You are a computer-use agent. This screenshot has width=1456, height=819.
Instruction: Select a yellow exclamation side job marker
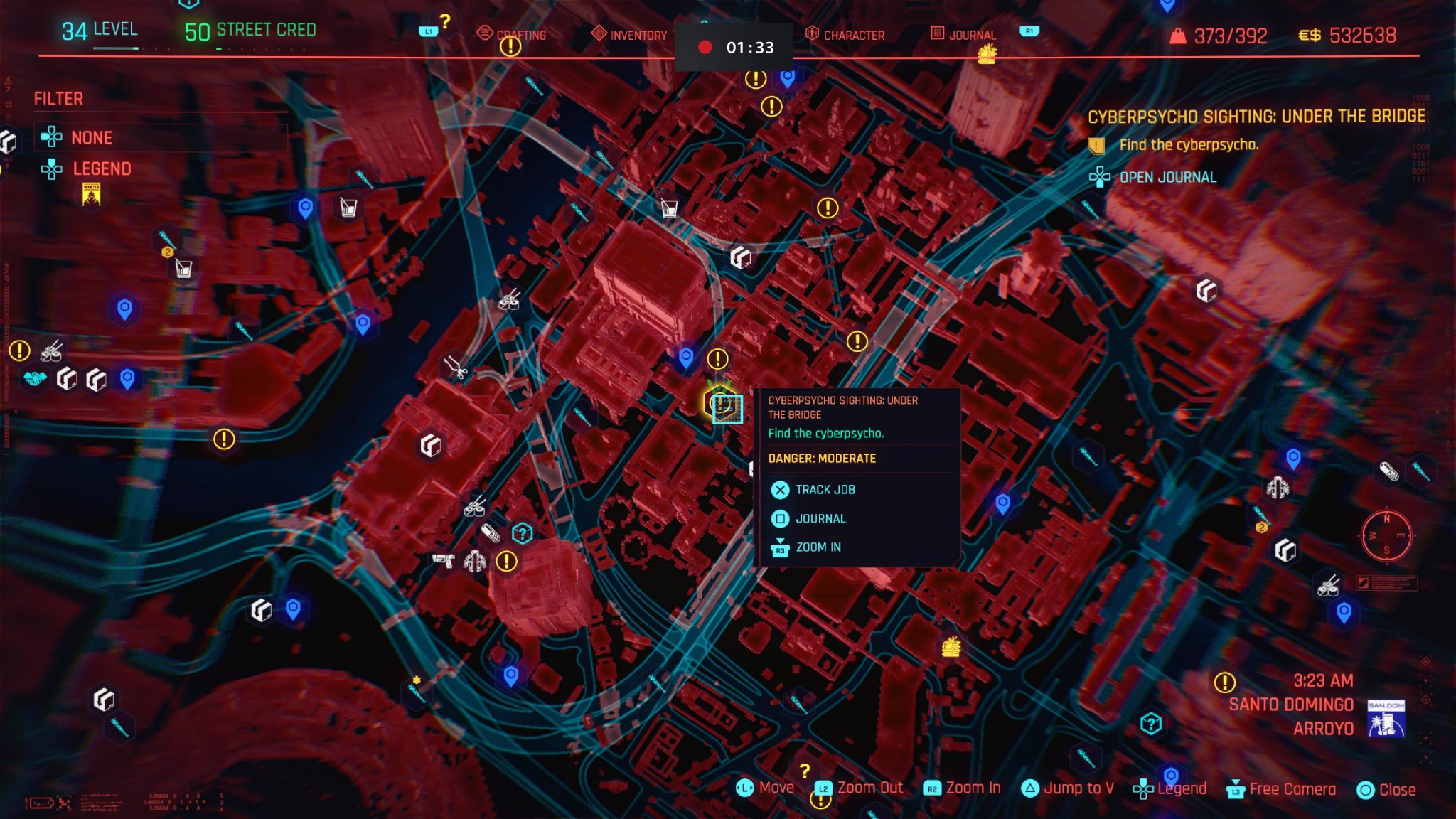pyautogui.click(x=506, y=562)
